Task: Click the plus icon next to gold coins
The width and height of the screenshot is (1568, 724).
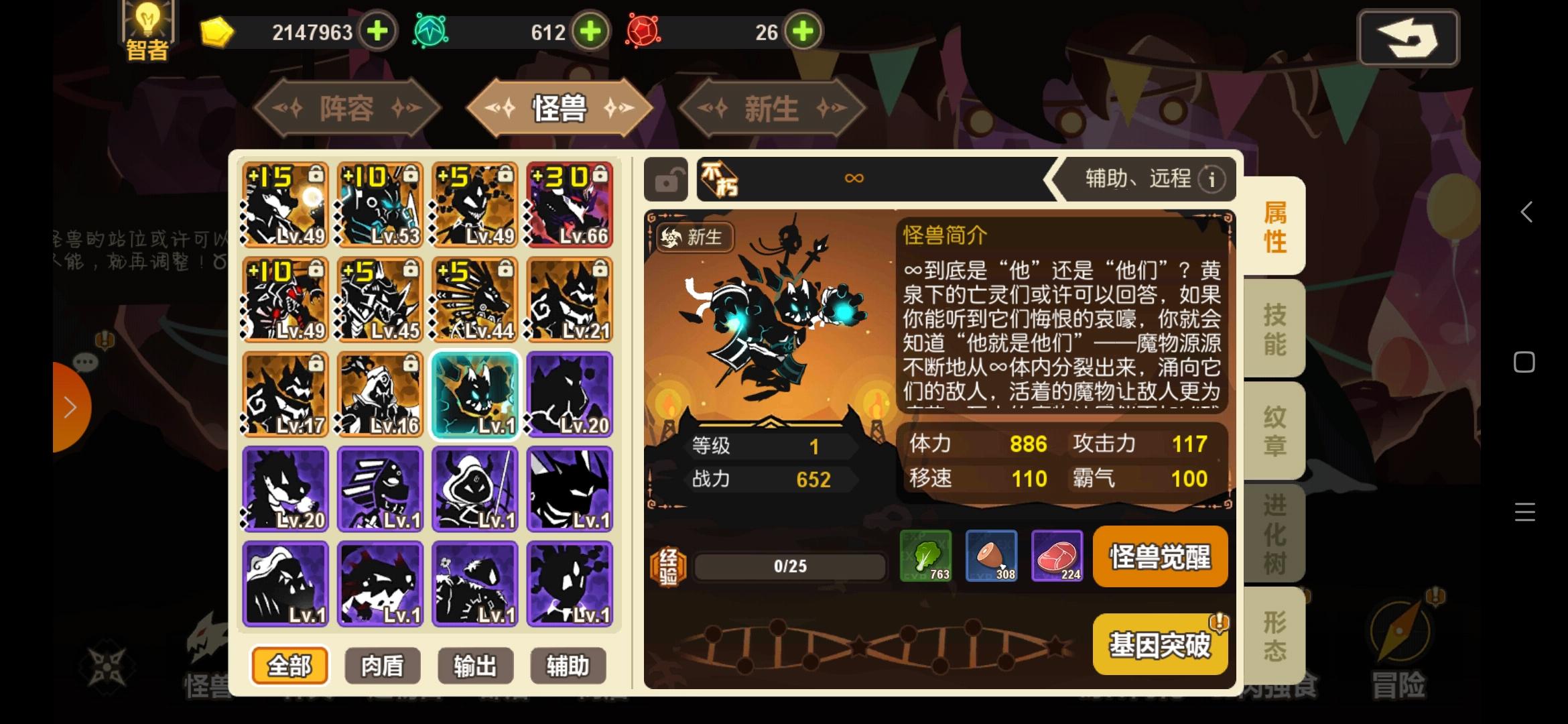Action: 377,31
